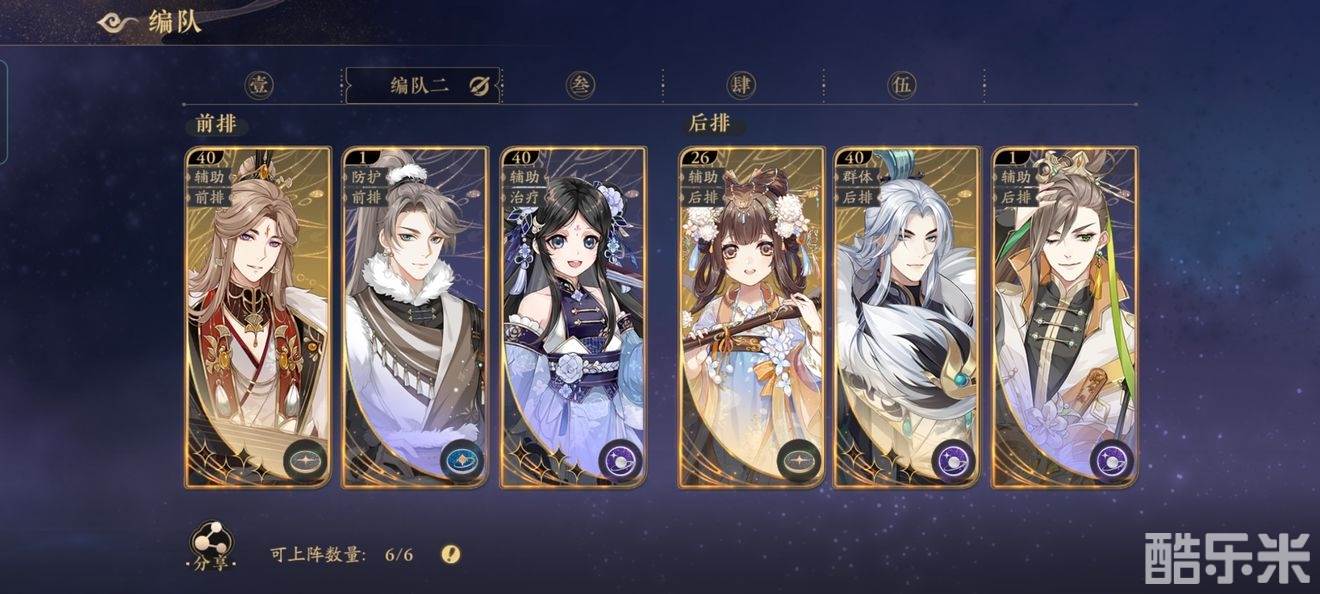Select the level 40 red-robed front-row support card
This screenshot has width=1320, height=594.
click(258, 318)
